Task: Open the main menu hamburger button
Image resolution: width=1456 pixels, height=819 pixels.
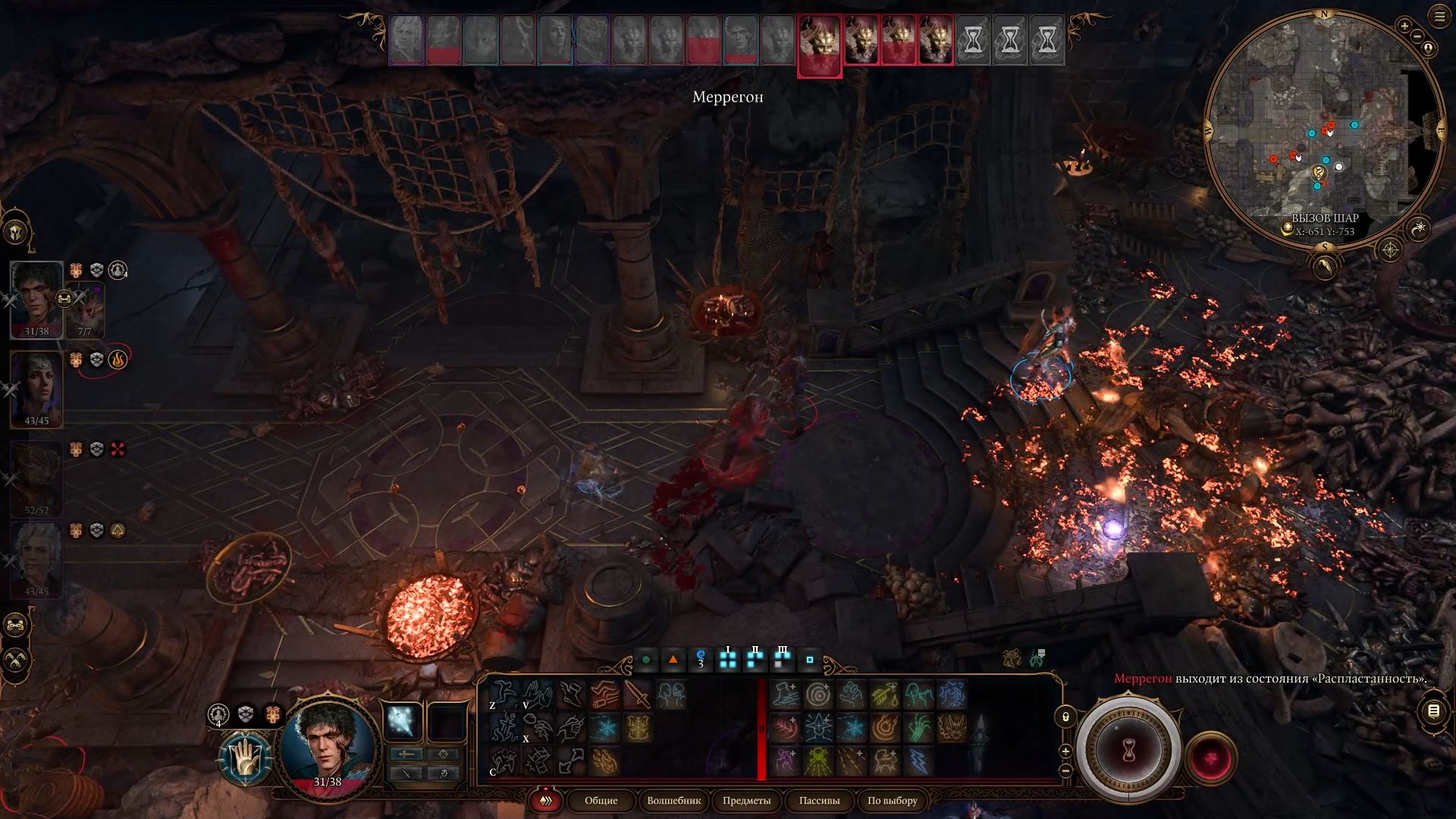Action: [x=1439, y=16]
